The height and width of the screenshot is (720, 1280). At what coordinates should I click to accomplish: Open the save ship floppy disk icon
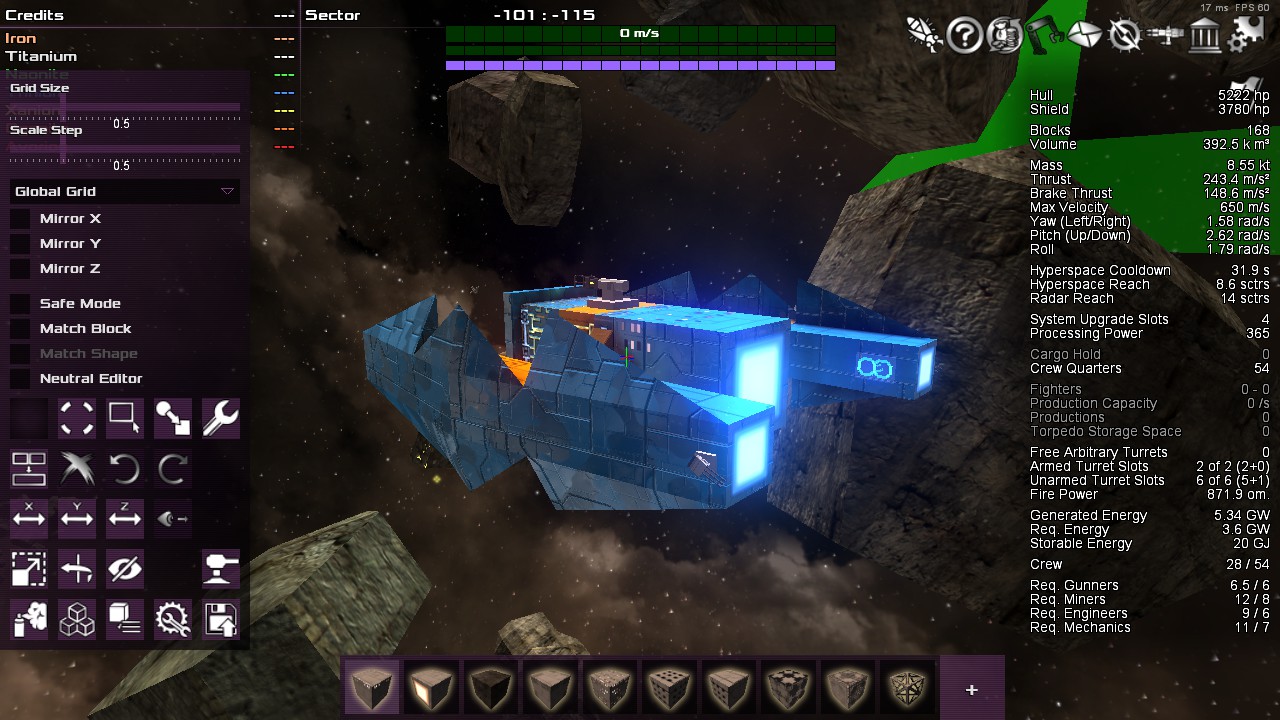tap(220, 619)
